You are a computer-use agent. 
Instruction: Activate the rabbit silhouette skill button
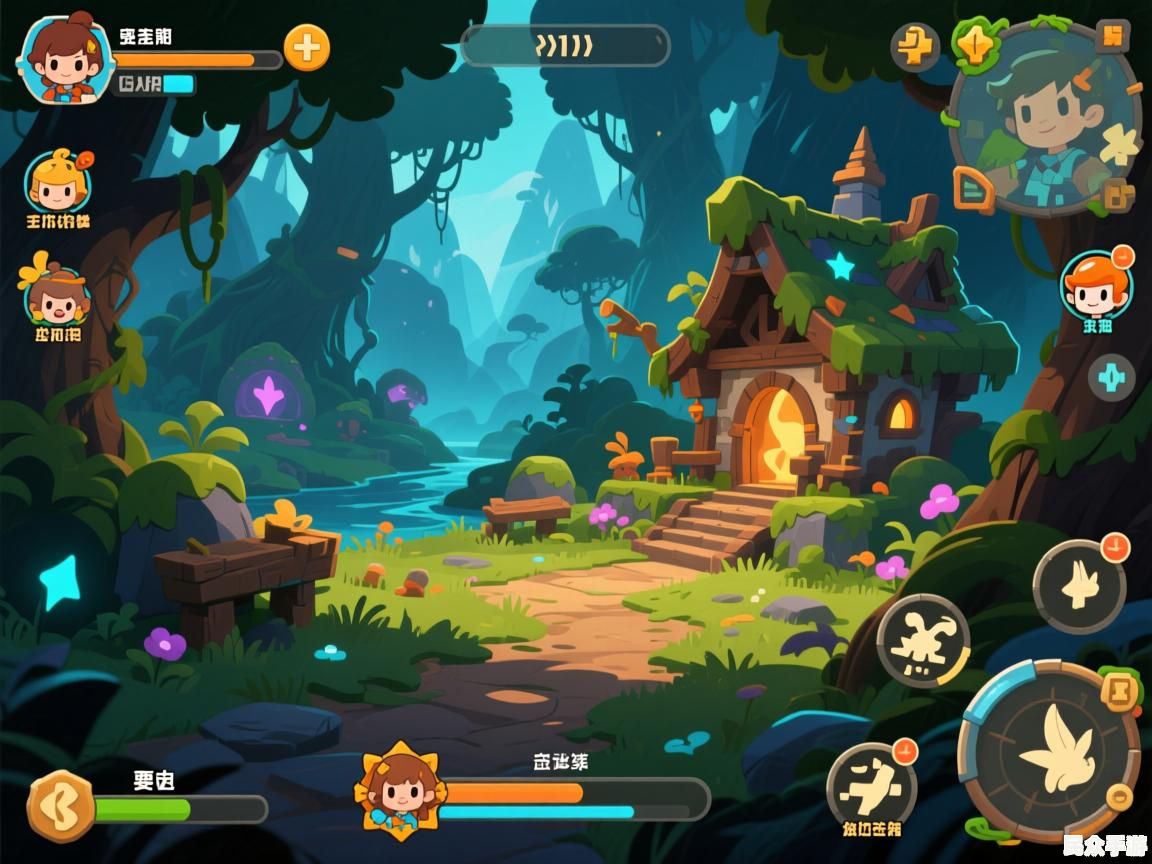(1080, 586)
